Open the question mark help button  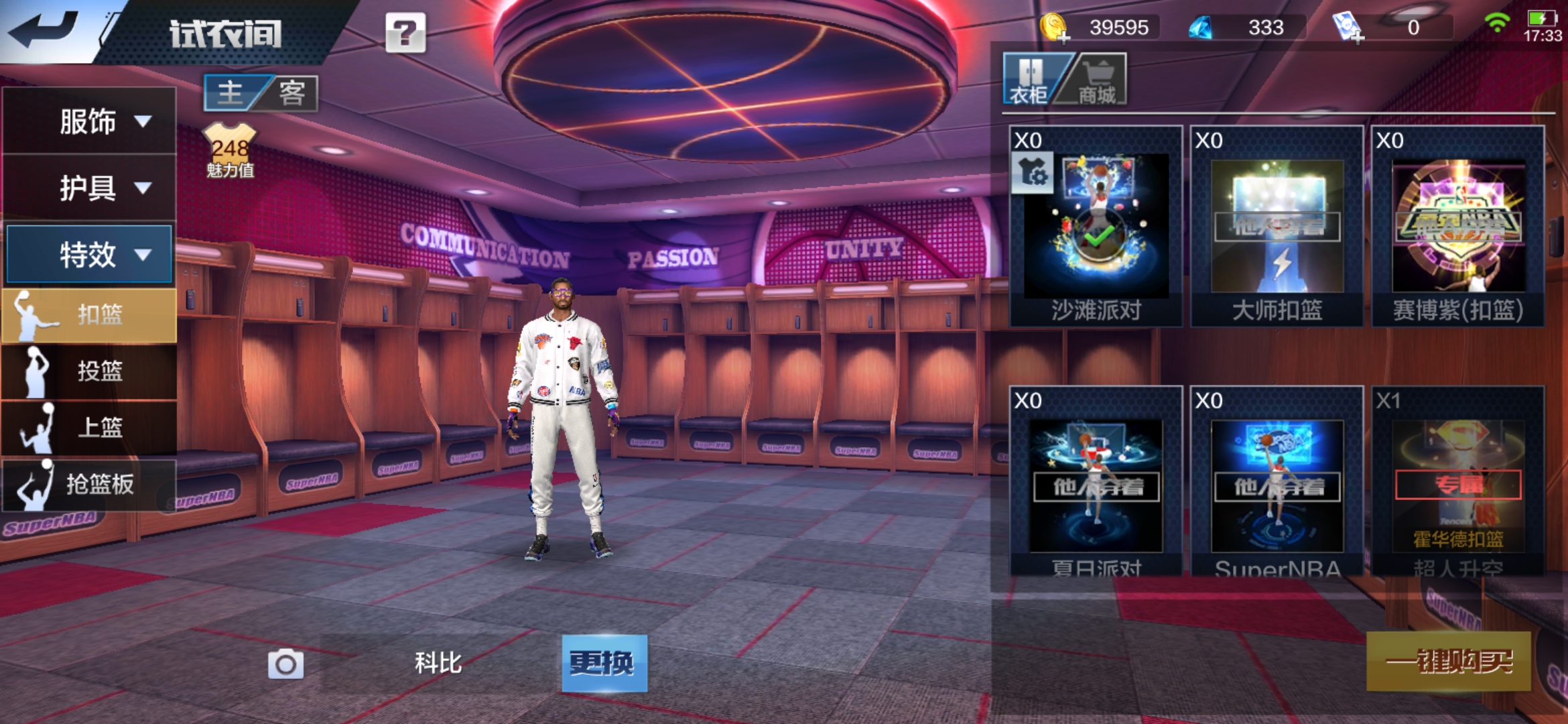405,33
